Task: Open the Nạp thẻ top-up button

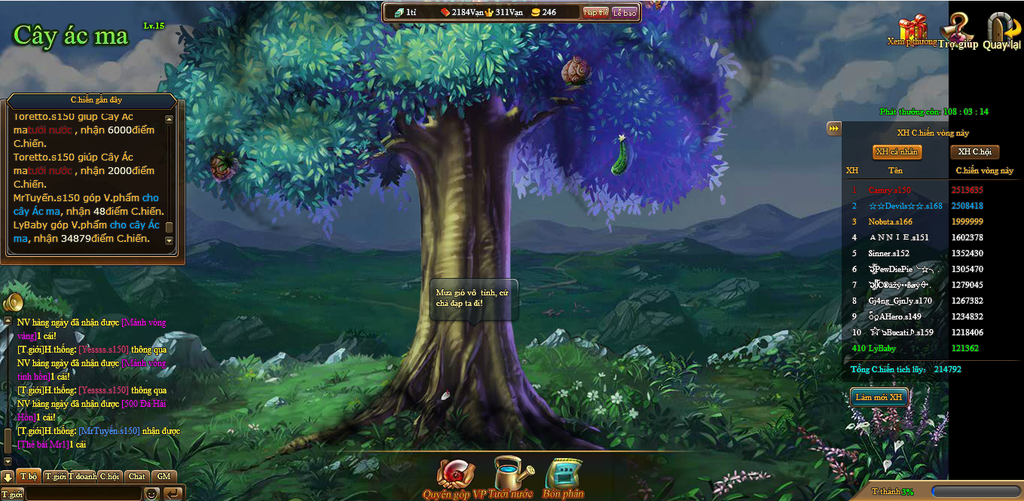Action: pos(595,12)
